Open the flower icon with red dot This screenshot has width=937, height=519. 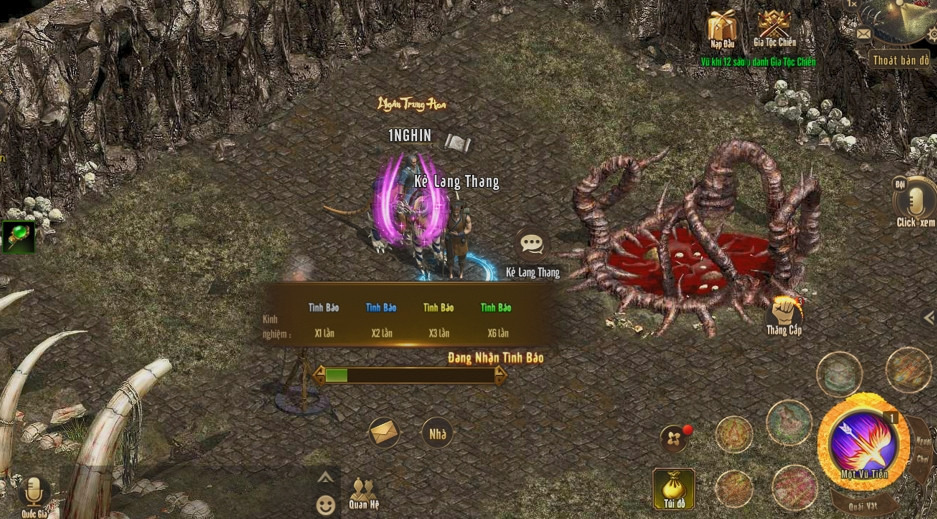[x=673, y=438]
